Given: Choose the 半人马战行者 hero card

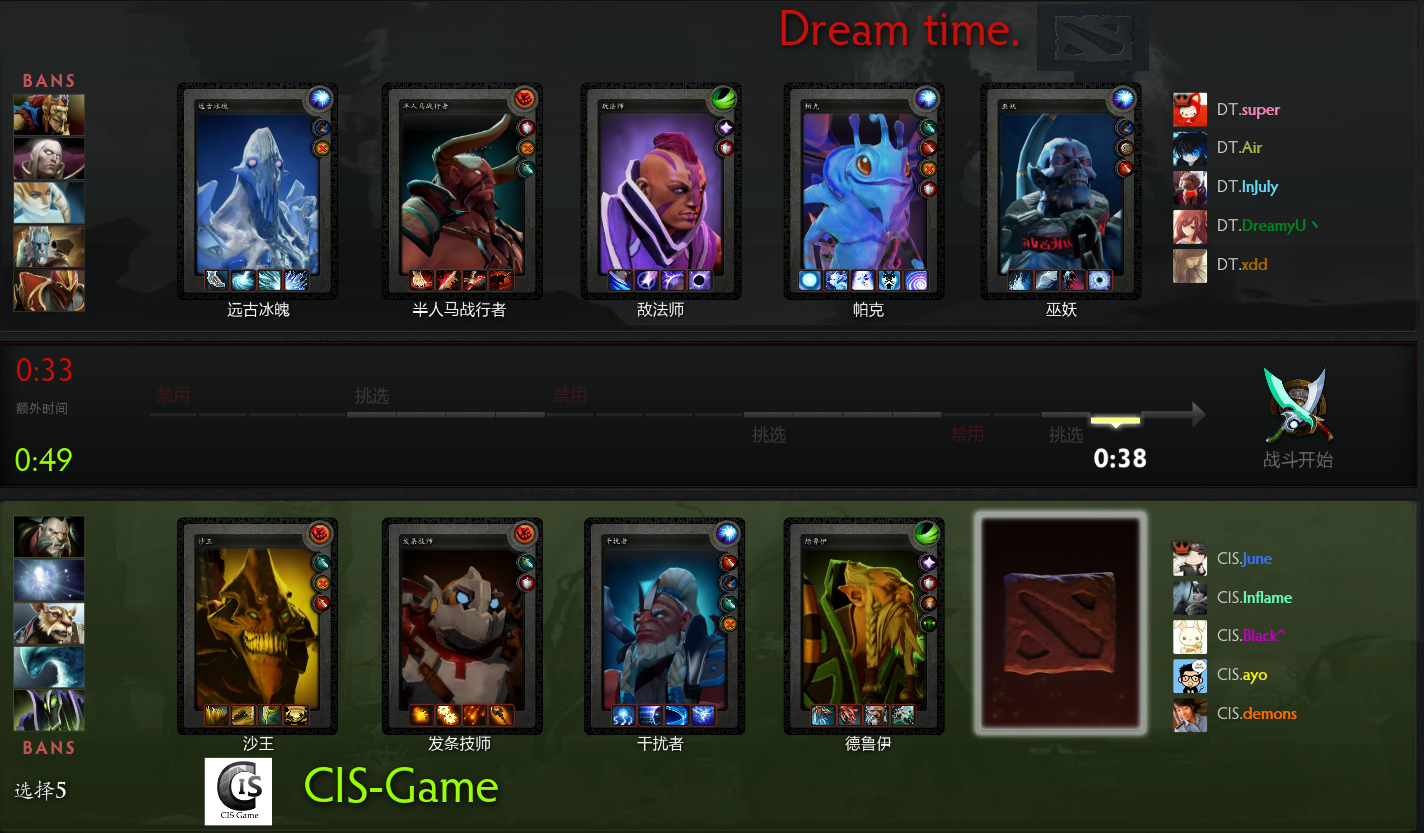Looking at the screenshot, I should 461,192.
